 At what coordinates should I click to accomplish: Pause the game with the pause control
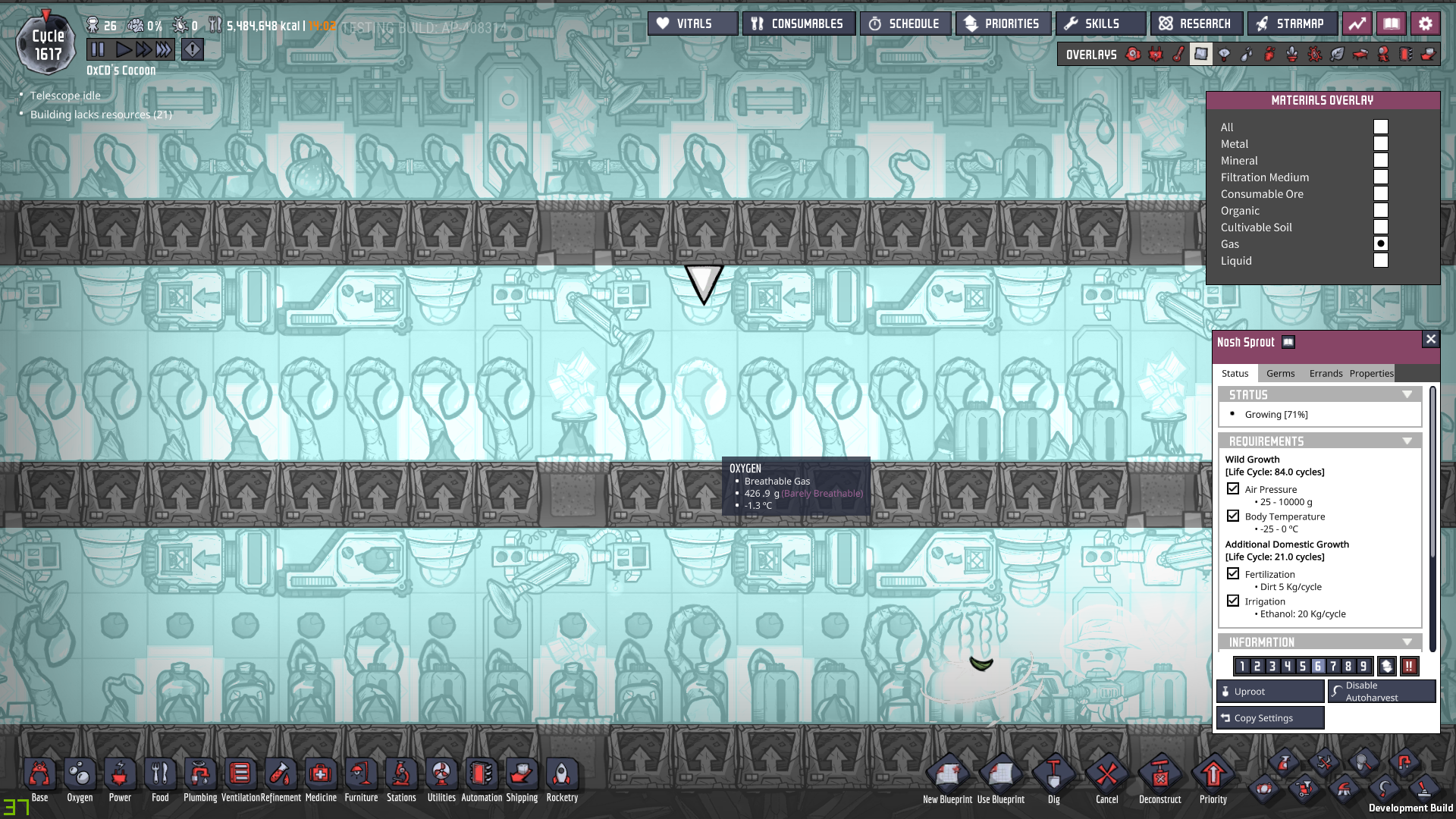coord(98,49)
